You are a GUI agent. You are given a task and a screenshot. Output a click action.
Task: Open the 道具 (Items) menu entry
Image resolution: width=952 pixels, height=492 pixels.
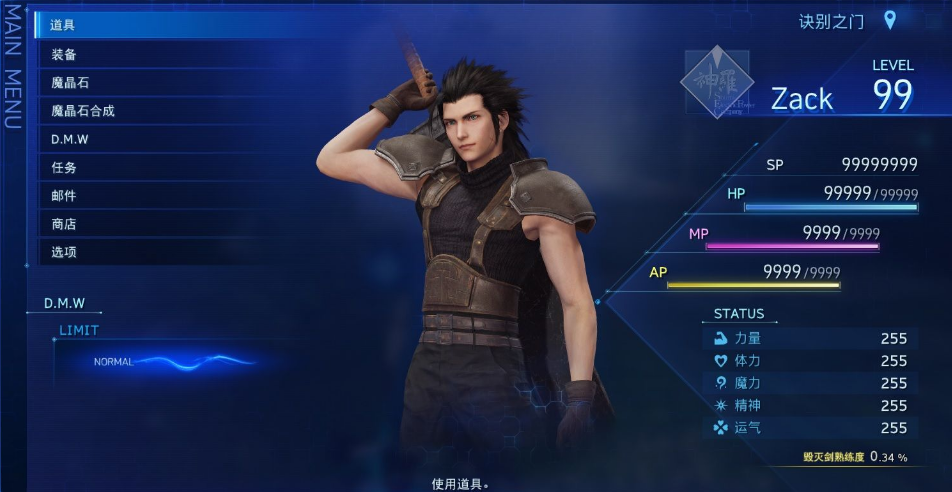(x=63, y=25)
